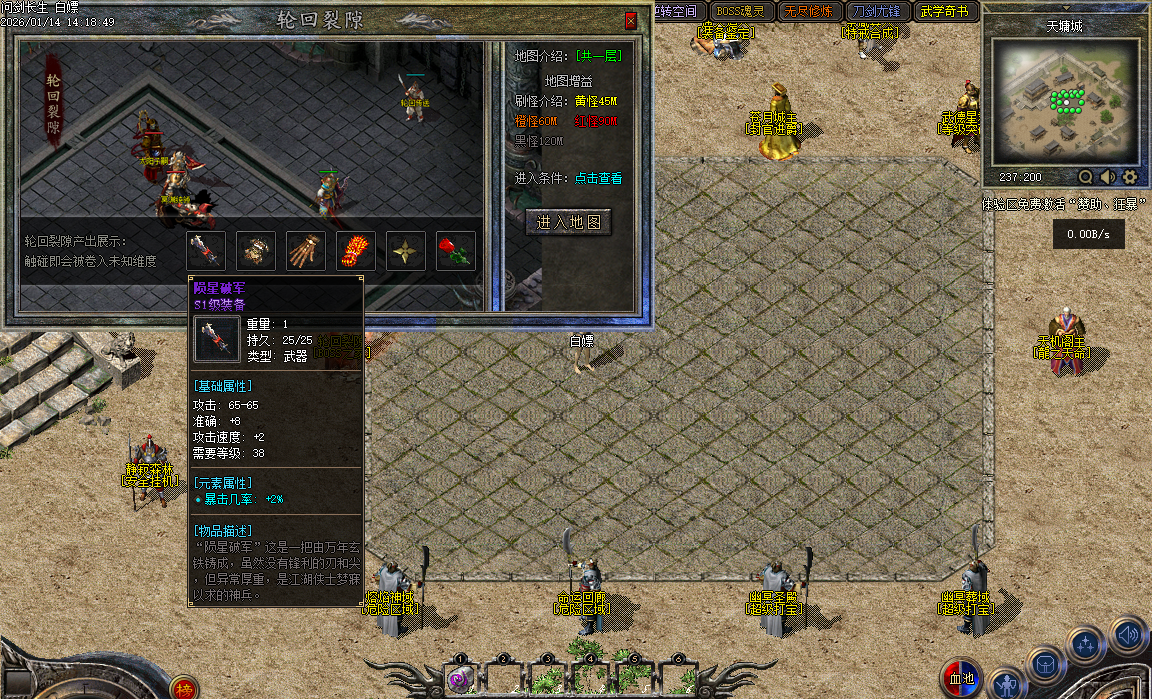Click the 天墉城 minimap
The image size is (1152, 699).
coord(1065,103)
